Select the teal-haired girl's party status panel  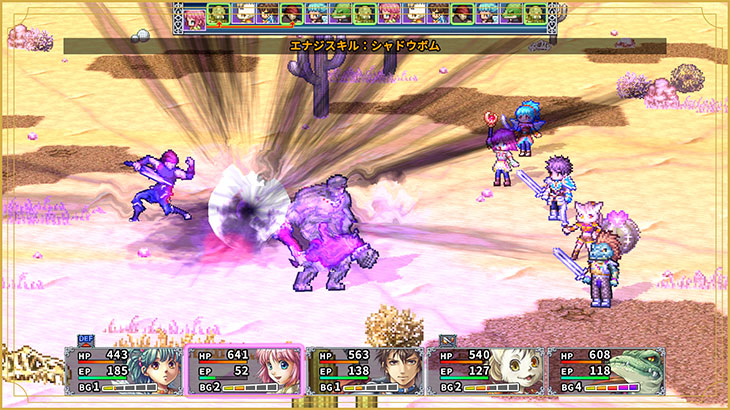(x=124, y=369)
